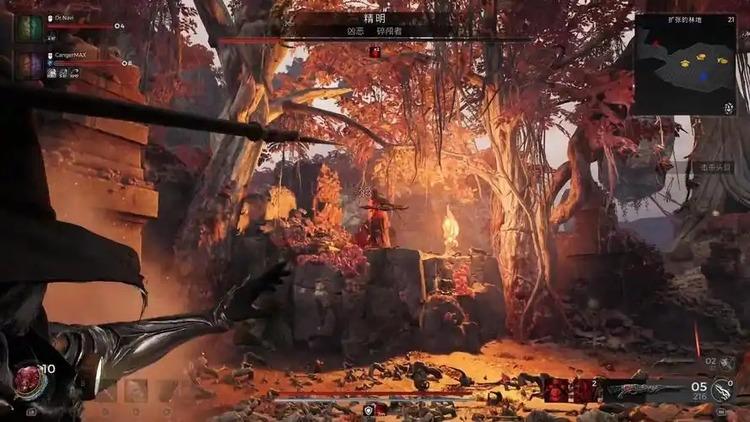Click Dr.Navi's teammate portrait
Image resolution: width=750 pixels, height=422 pixels.
(29, 27)
